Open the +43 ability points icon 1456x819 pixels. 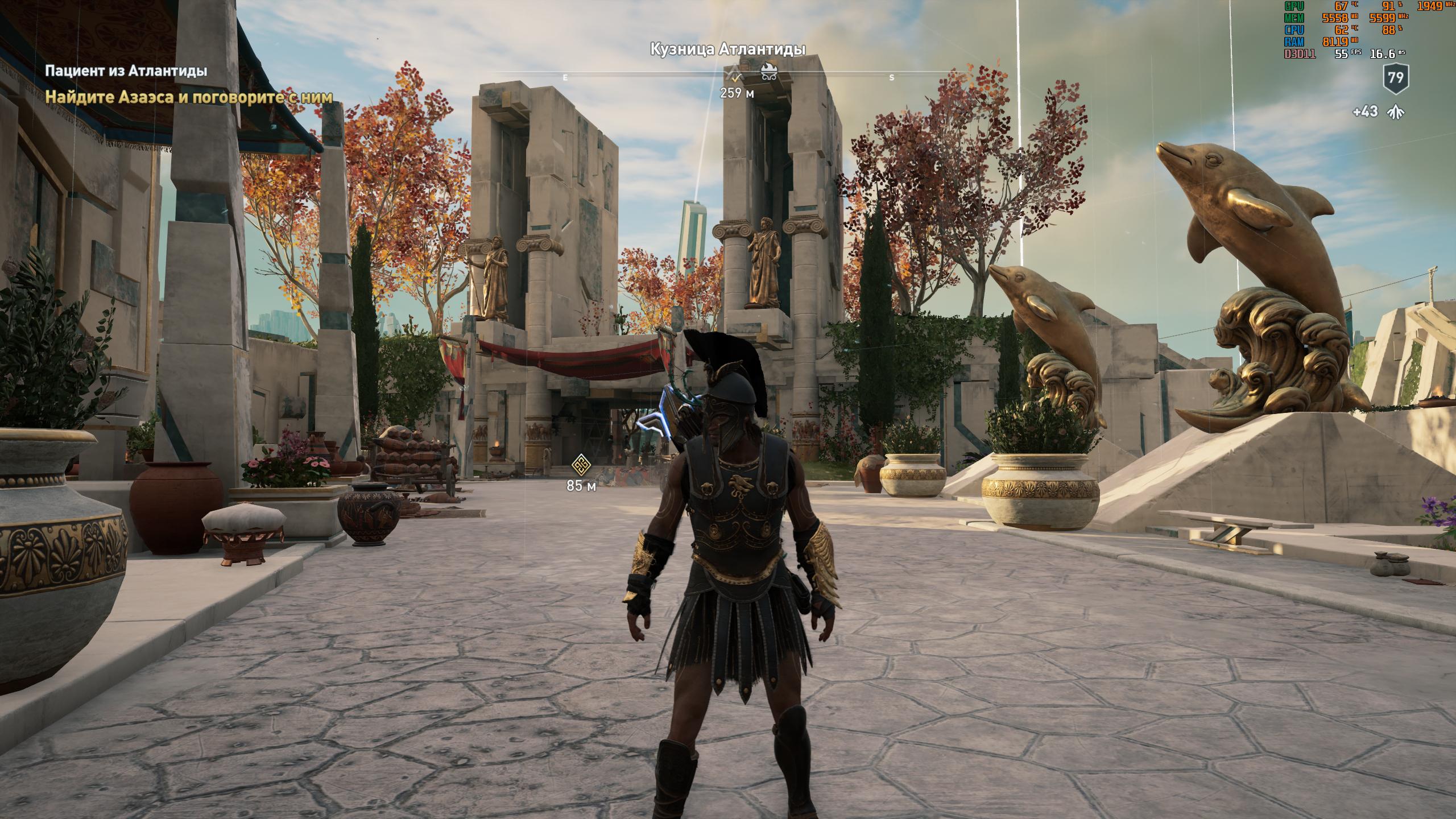pyautogui.click(x=1389, y=112)
